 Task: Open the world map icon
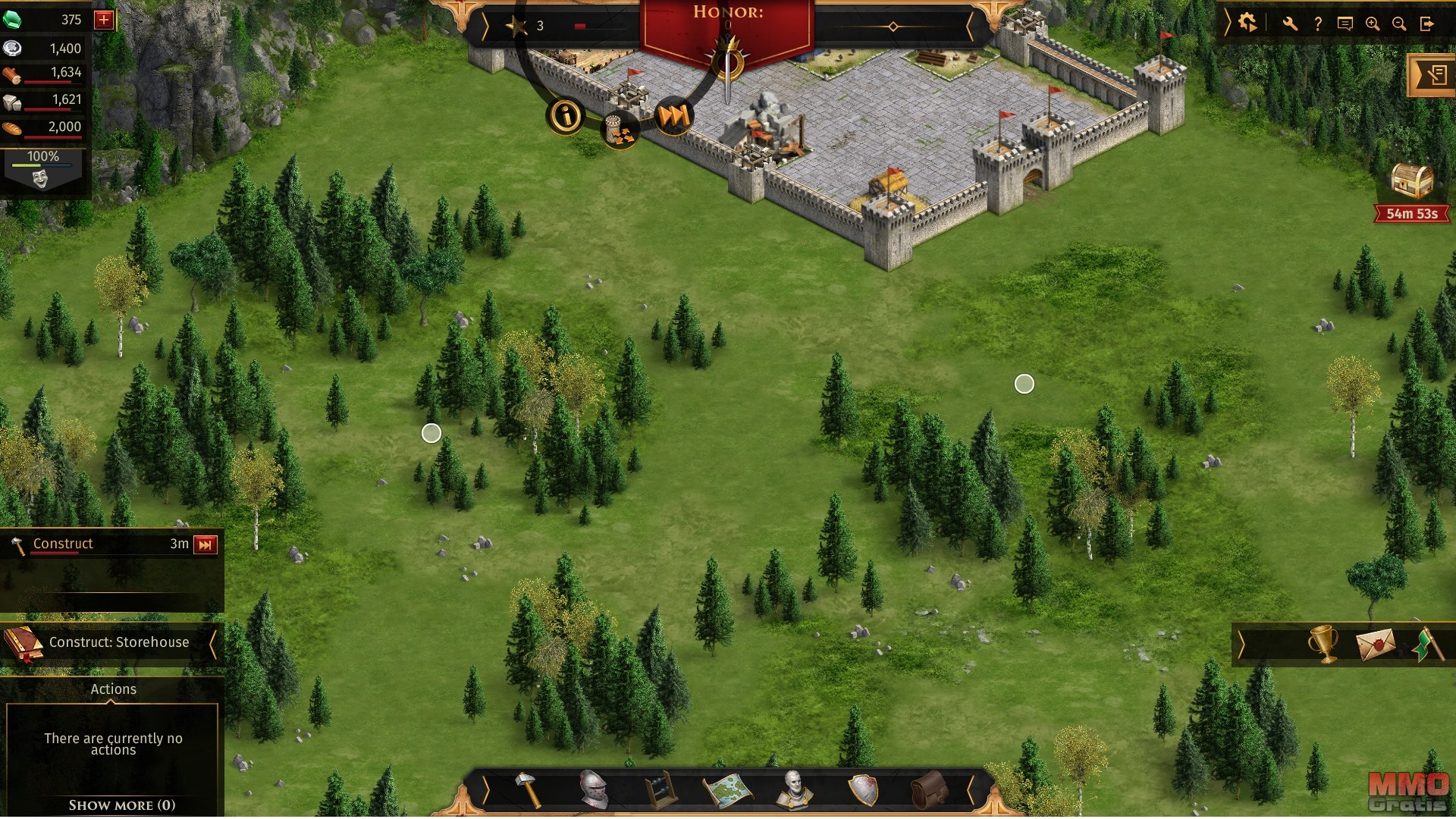click(x=728, y=790)
